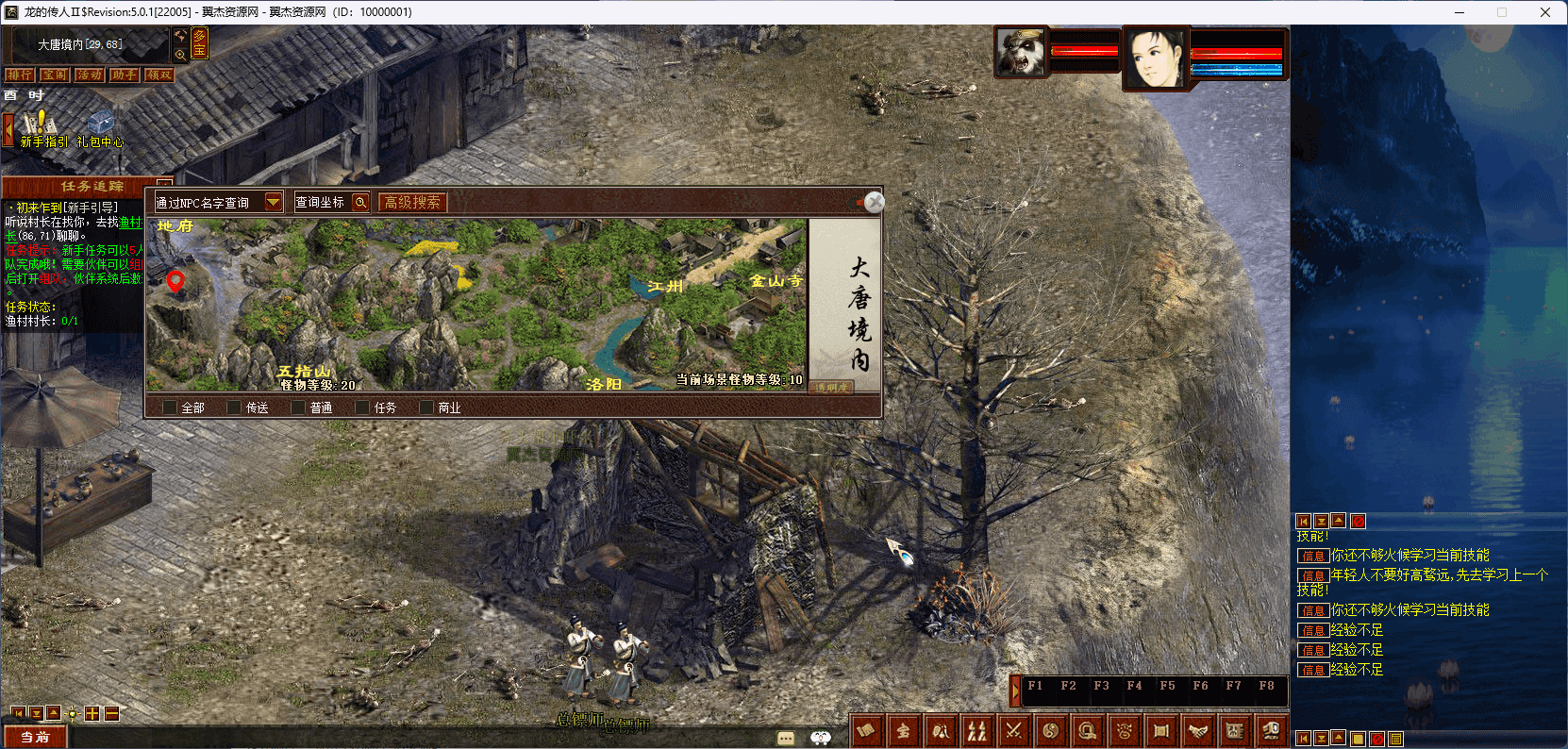Image resolution: width=1568 pixels, height=749 pixels.
Task: Click the 当前 (Current) chat channel tab
Action: point(35,737)
